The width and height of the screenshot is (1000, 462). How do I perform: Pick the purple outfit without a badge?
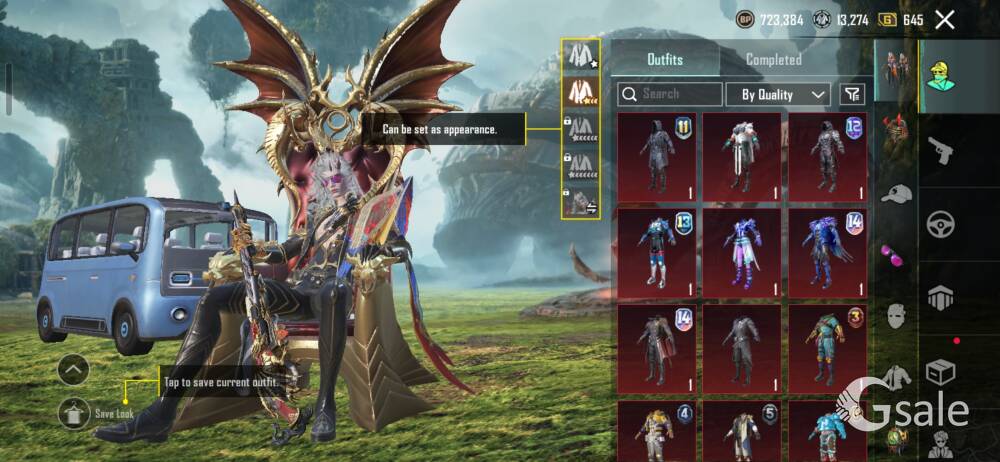pos(742,250)
